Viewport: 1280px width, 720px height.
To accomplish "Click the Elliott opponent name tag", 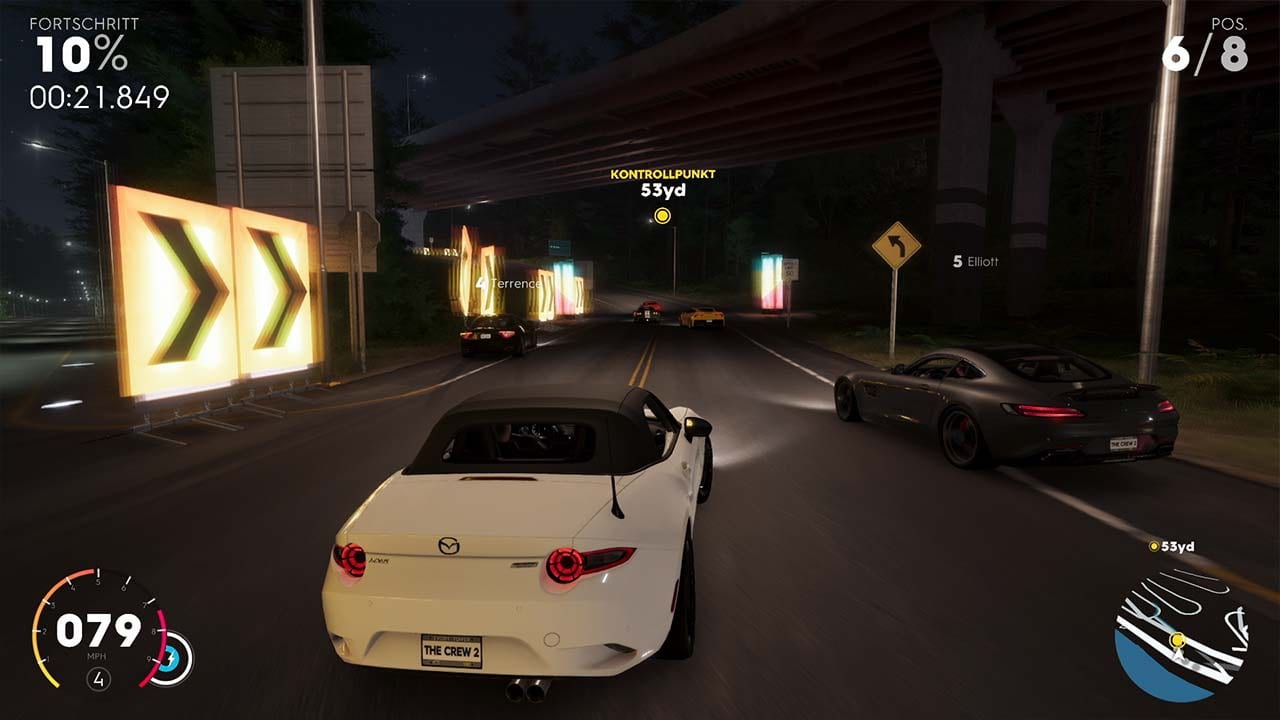I will (975, 261).
